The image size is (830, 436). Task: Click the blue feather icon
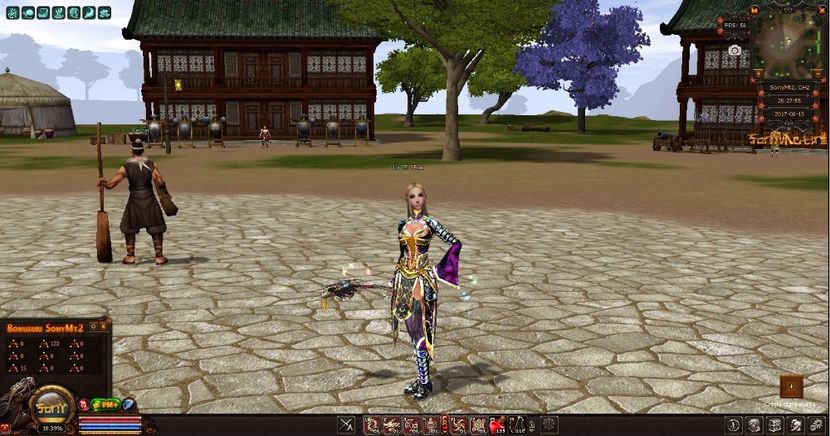(x=128, y=404)
